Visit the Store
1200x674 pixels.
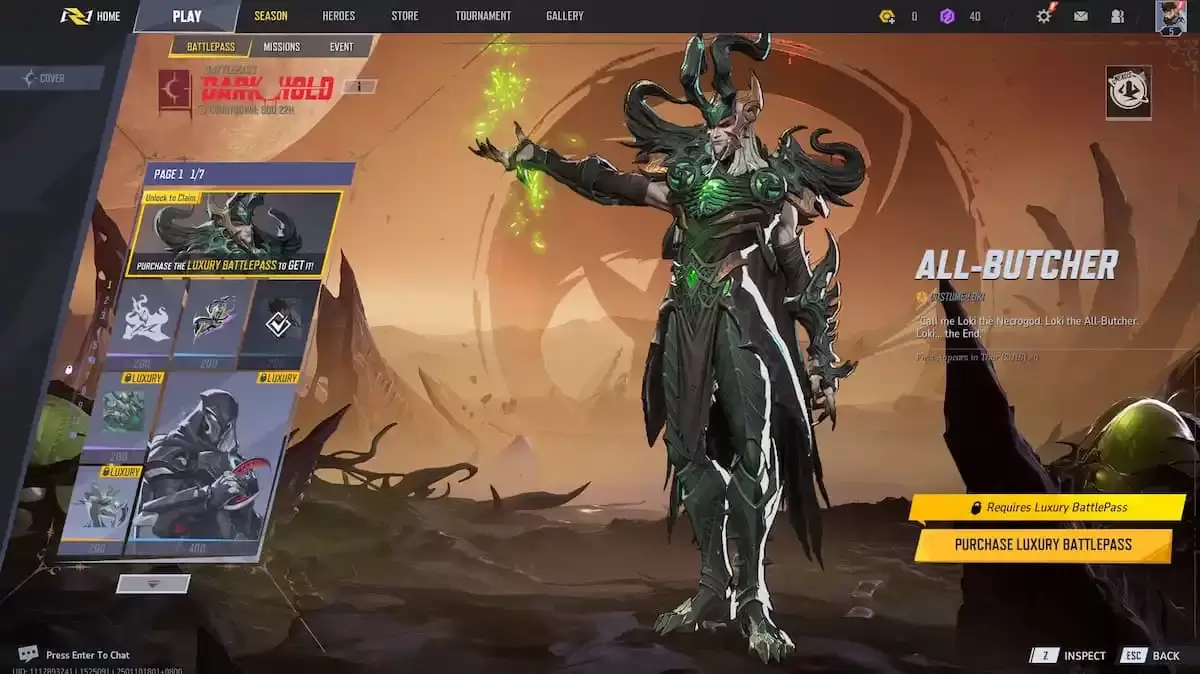pos(405,16)
